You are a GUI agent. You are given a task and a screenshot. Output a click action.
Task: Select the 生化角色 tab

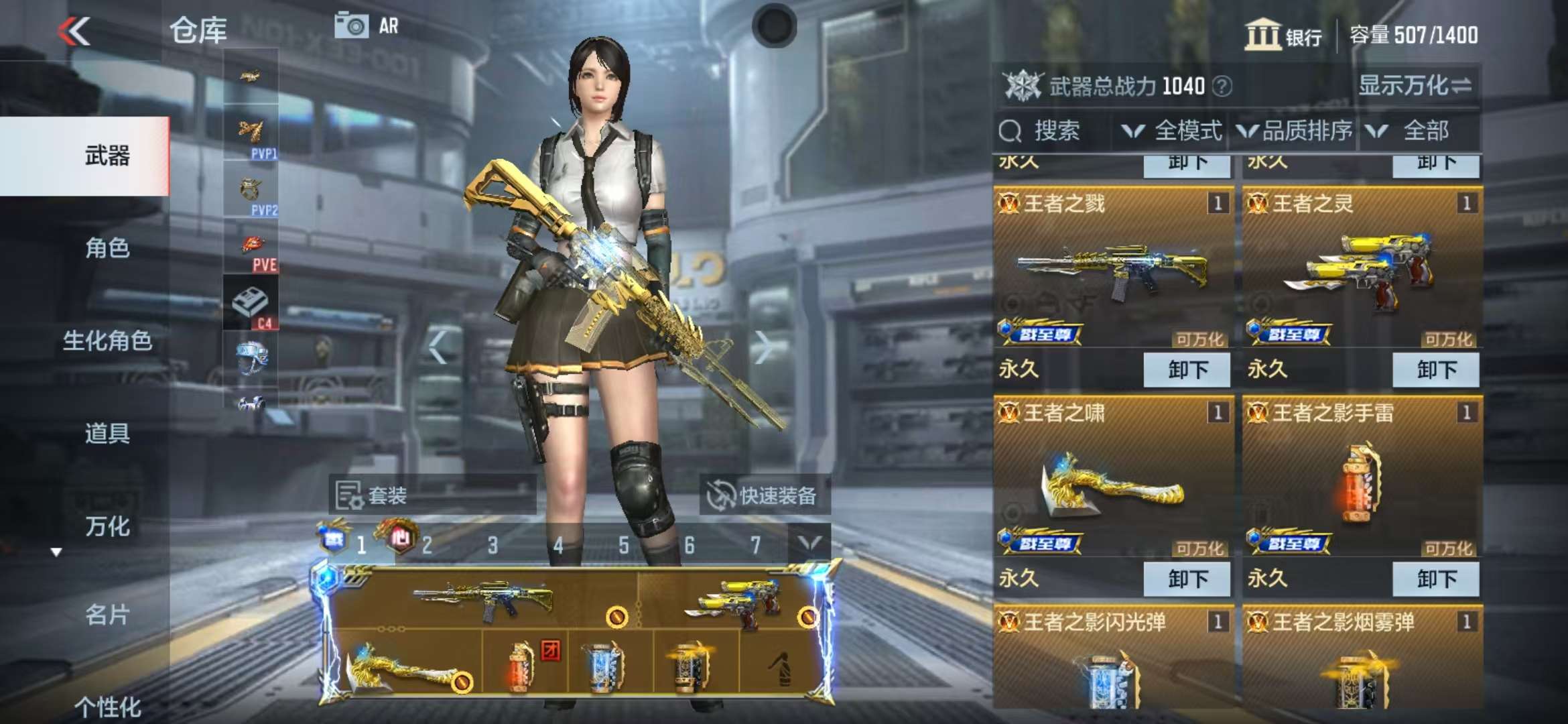click(107, 341)
